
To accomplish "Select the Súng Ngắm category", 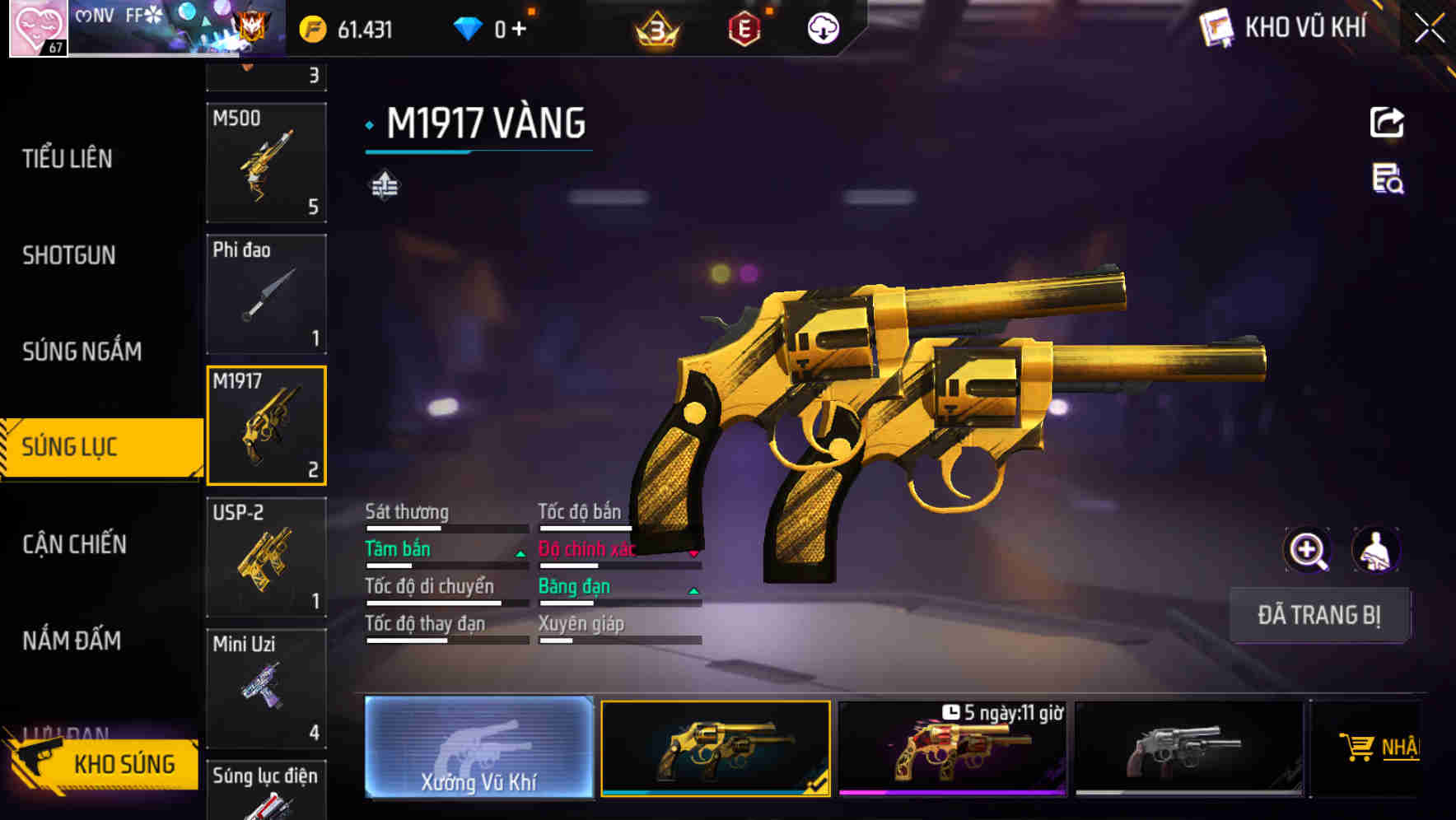I will (82, 352).
